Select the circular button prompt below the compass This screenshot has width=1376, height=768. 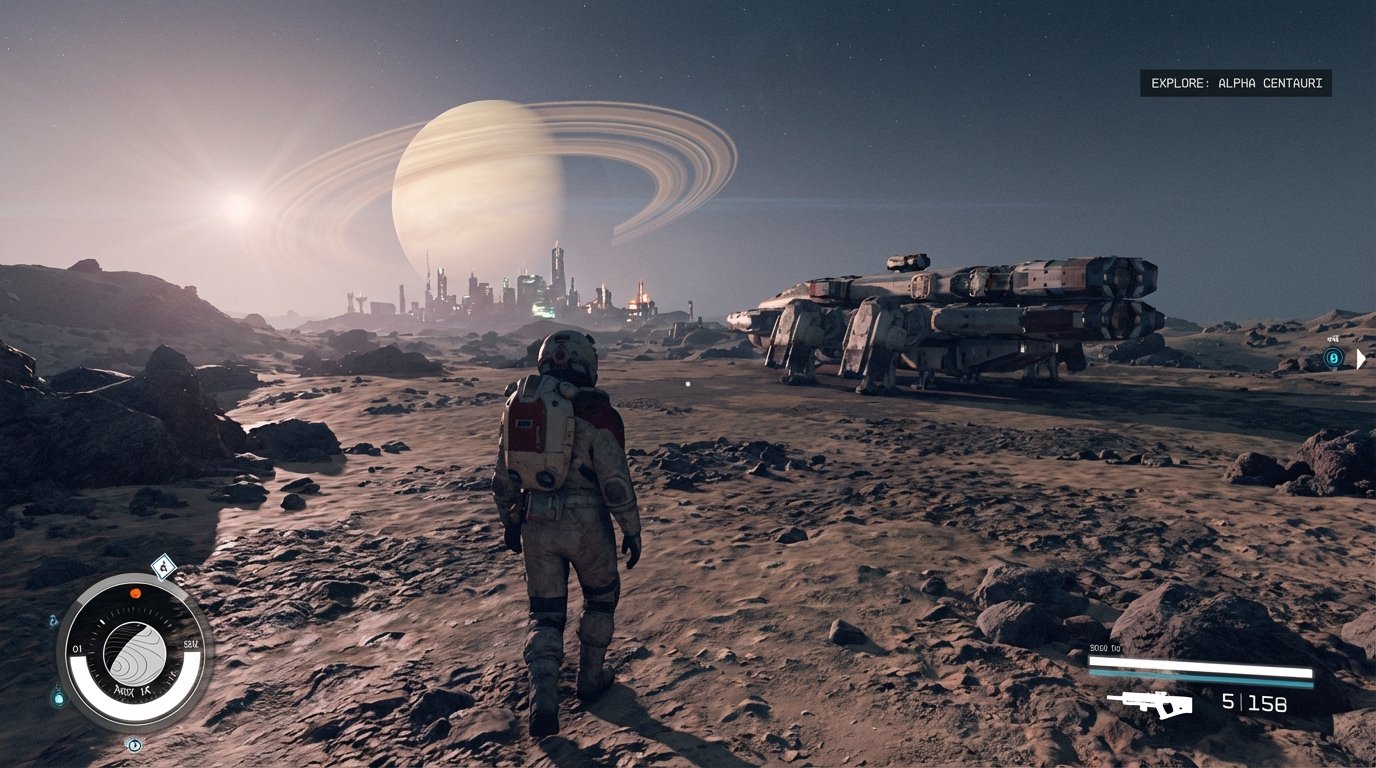pos(133,744)
